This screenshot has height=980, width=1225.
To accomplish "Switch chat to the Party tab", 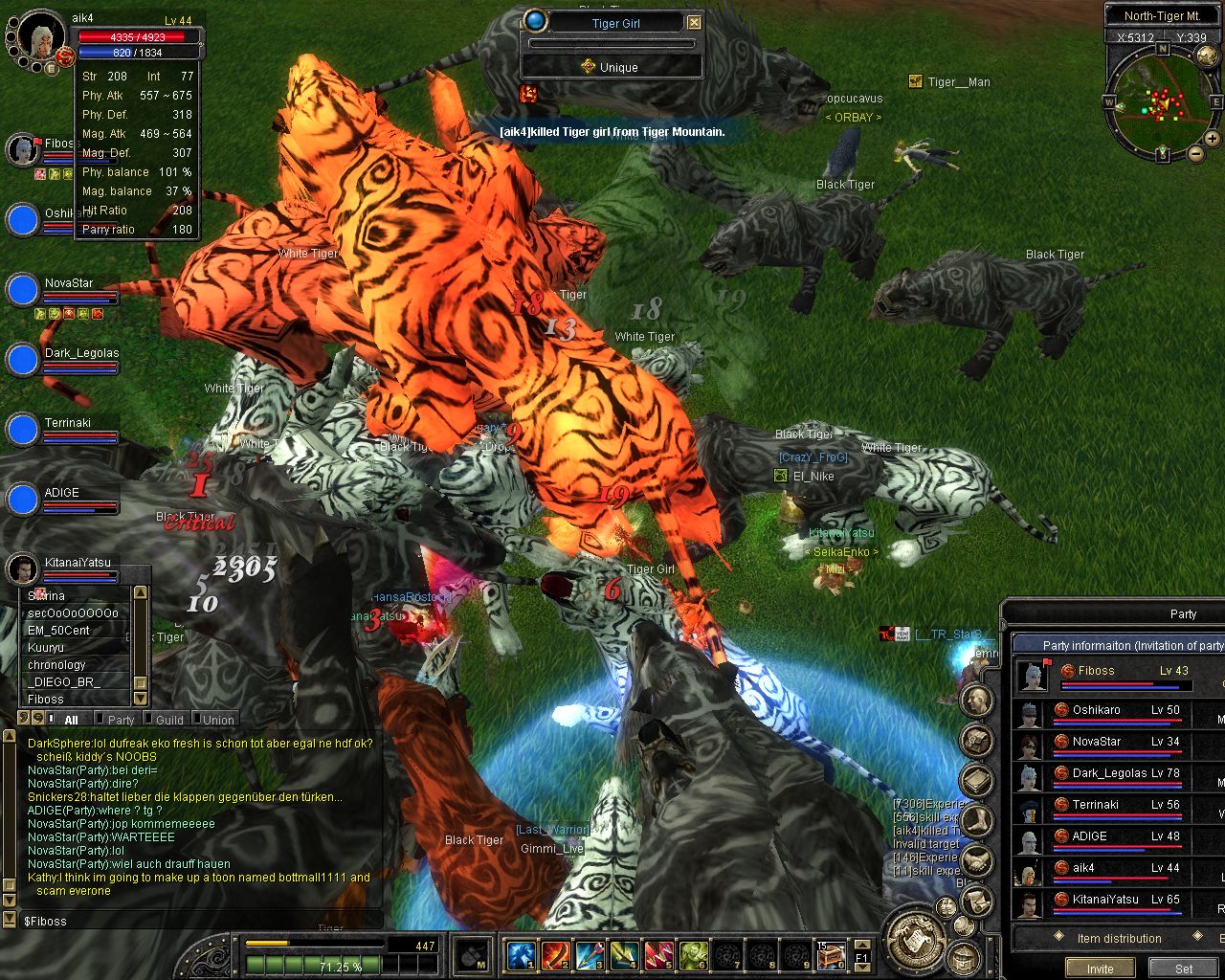I will point(121,720).
